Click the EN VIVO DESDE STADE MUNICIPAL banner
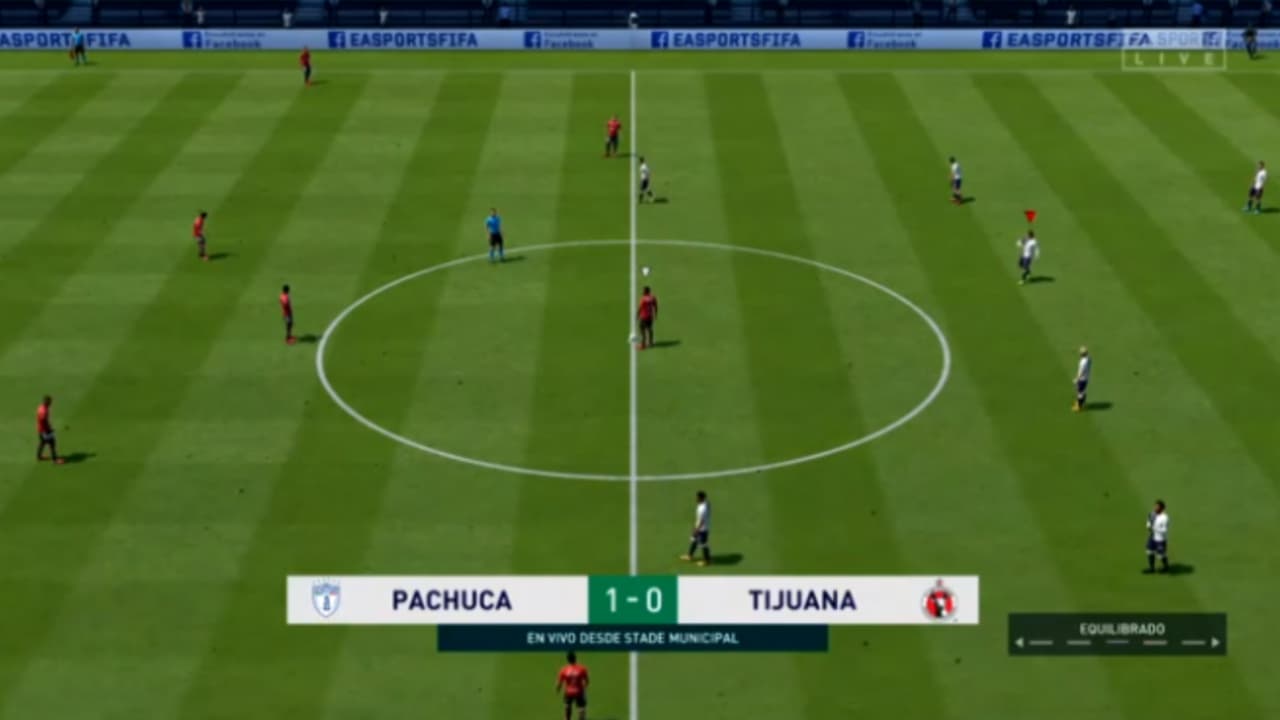The width and height of the screenshot is (1280, 720). [632, 635]
